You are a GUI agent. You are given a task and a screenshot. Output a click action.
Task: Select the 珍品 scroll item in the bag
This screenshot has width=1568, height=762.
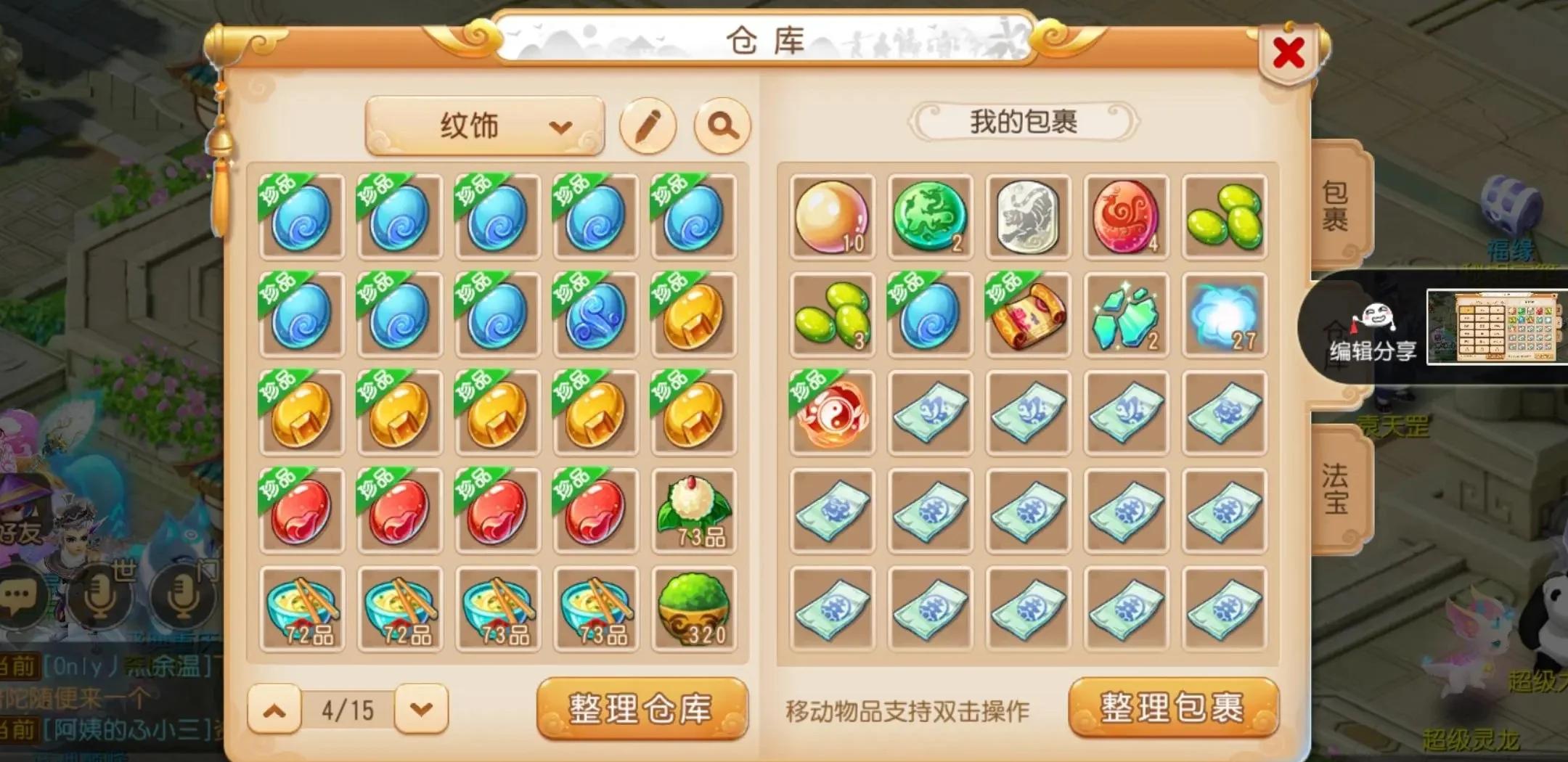[x=1028, y=314]
